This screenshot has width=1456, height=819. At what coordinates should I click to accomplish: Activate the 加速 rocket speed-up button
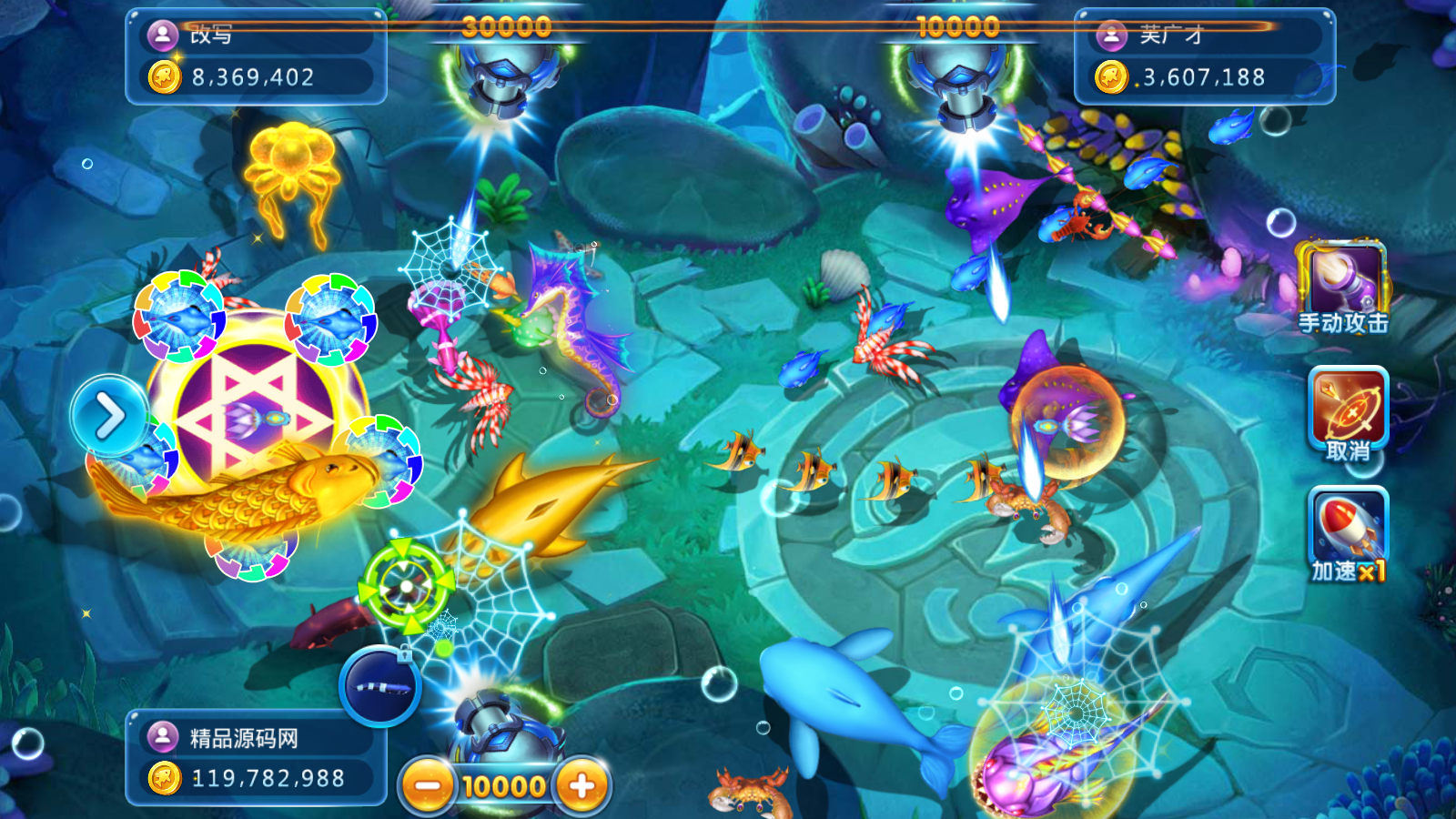pyautogui.click(x=1348, y=534)
